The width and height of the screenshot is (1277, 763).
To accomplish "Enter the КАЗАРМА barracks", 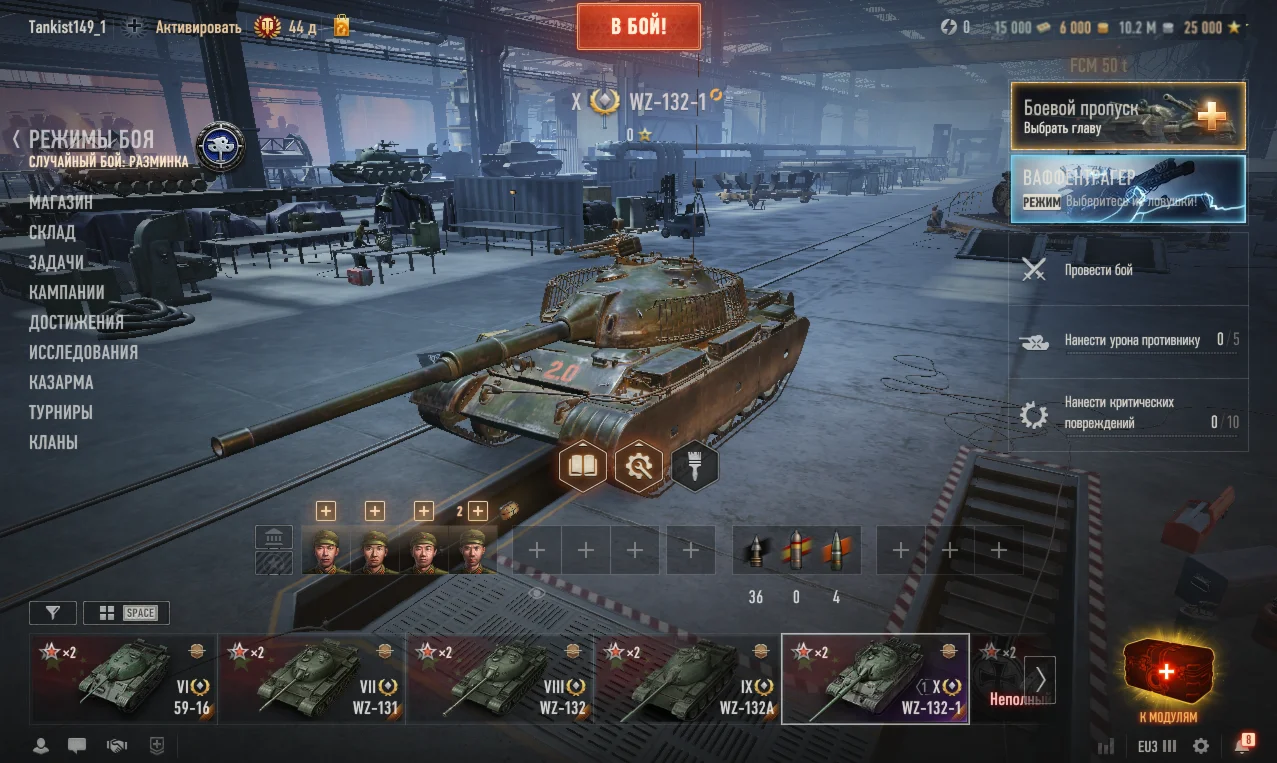I will (61, 382).
